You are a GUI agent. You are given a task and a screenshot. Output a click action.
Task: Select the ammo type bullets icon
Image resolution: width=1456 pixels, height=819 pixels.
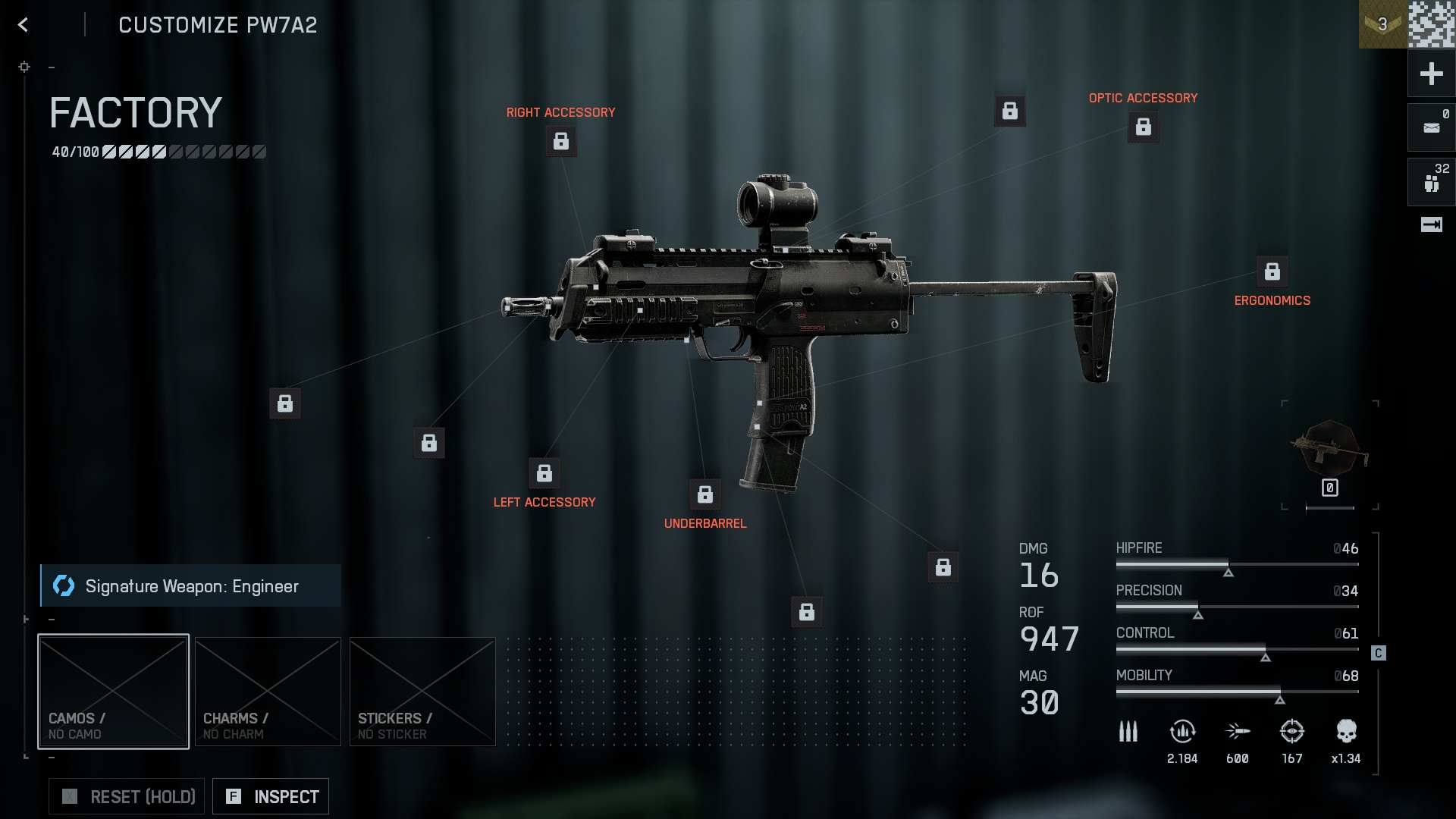1128,732
